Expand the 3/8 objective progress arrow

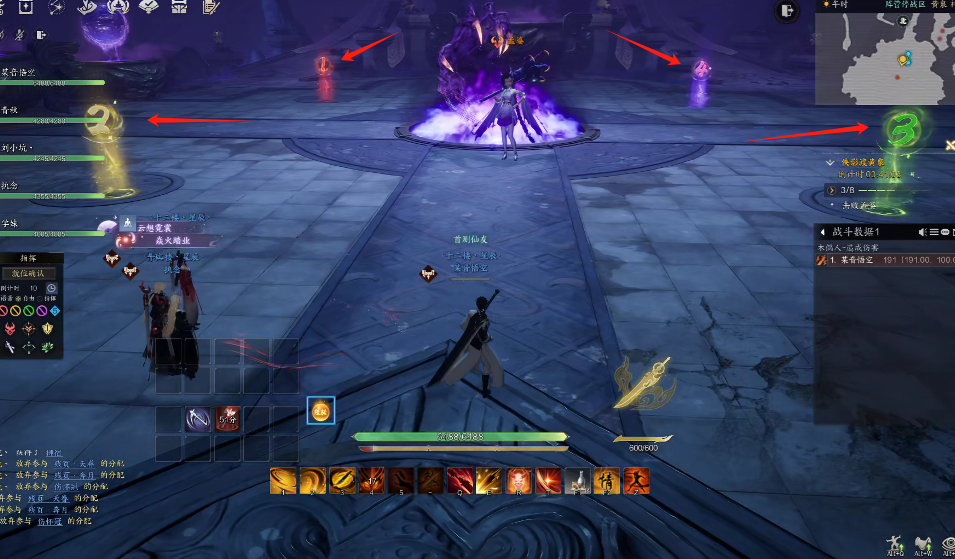[x=831, y=189]
